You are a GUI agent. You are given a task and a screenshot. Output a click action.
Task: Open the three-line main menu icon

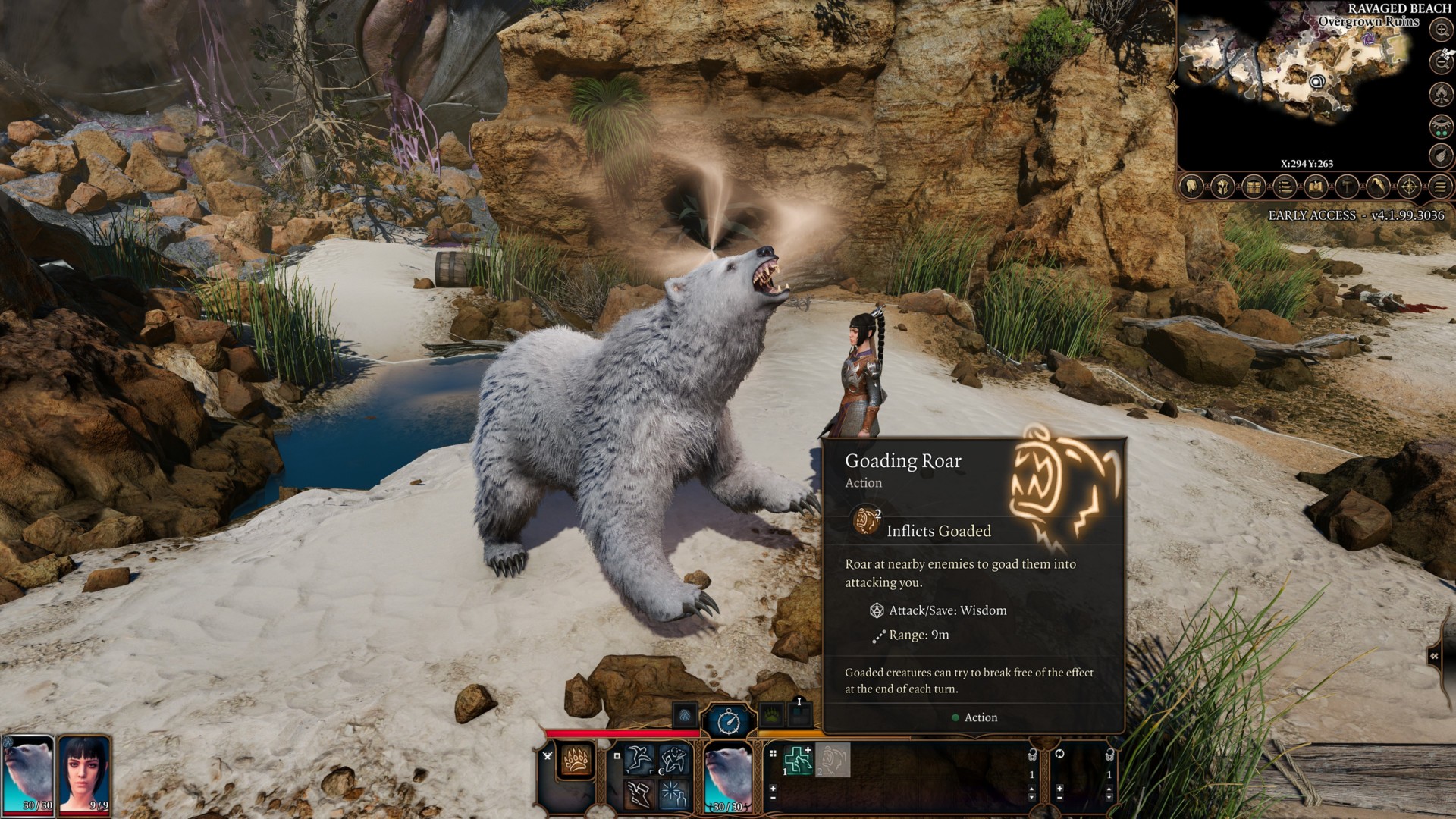[1440, 187]
